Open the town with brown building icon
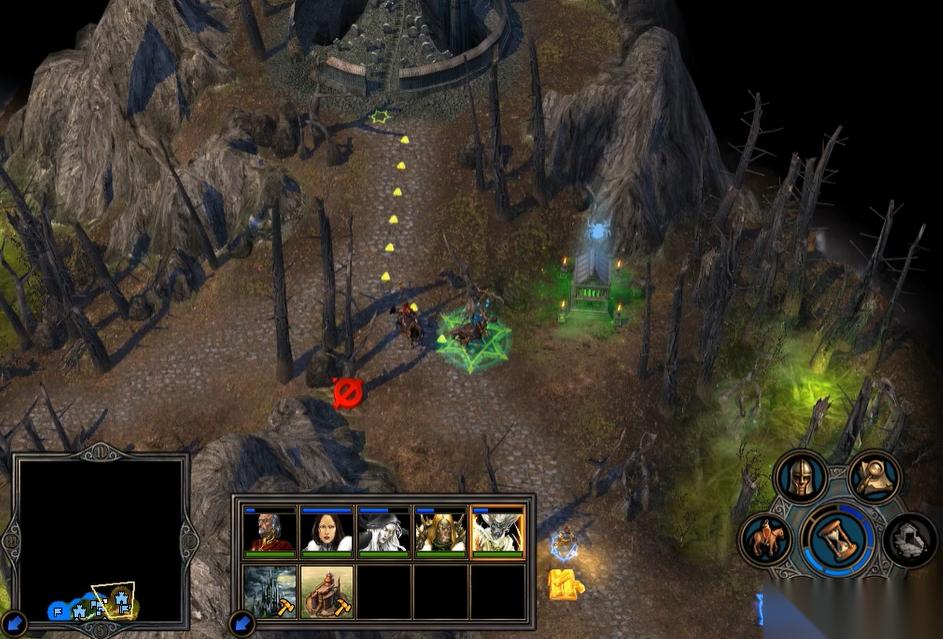The image size is (943, 639). click(x=327, y=591)
